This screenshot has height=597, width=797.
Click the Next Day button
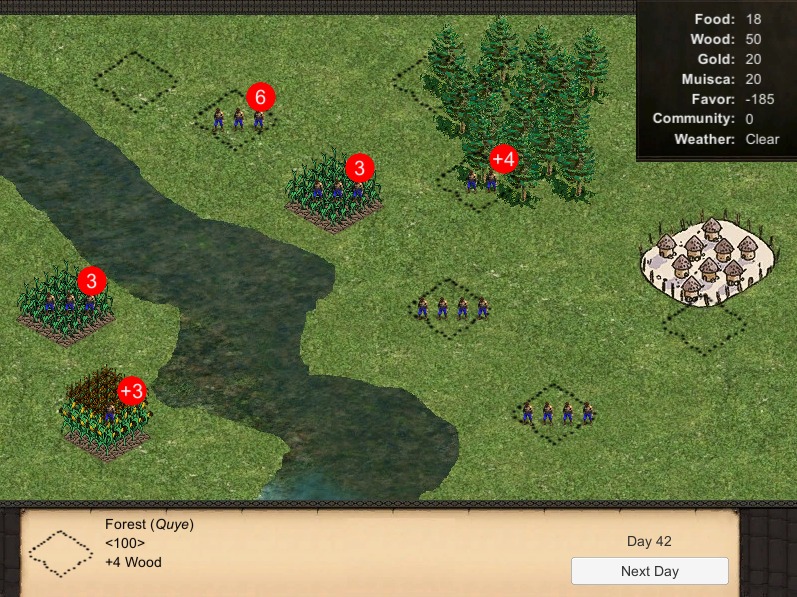click(649, 572)
